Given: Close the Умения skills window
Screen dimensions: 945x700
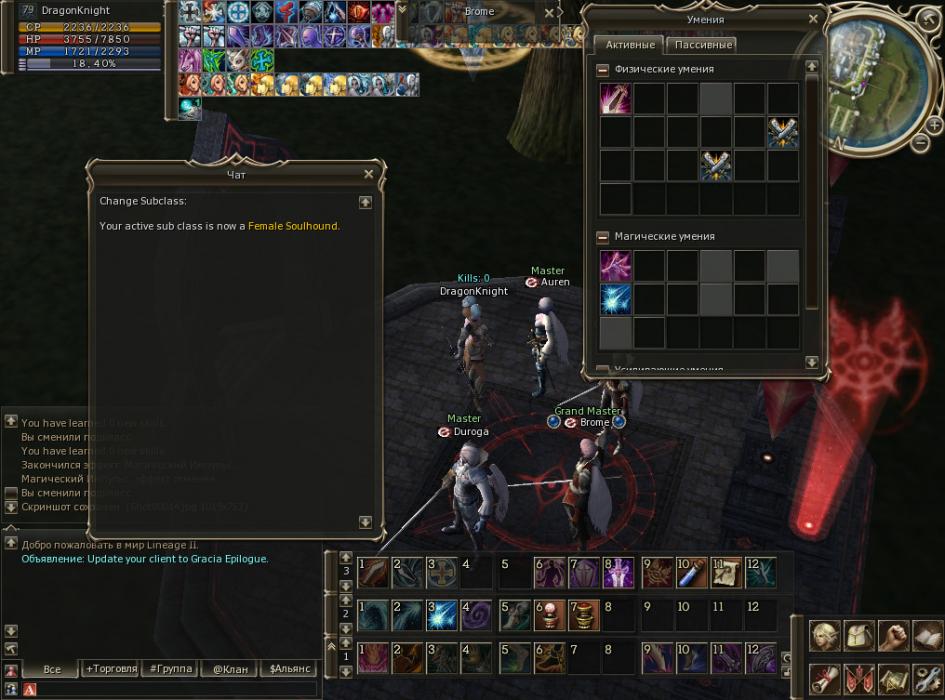Looking at the screenshot, I should click(x=813, y=18).
